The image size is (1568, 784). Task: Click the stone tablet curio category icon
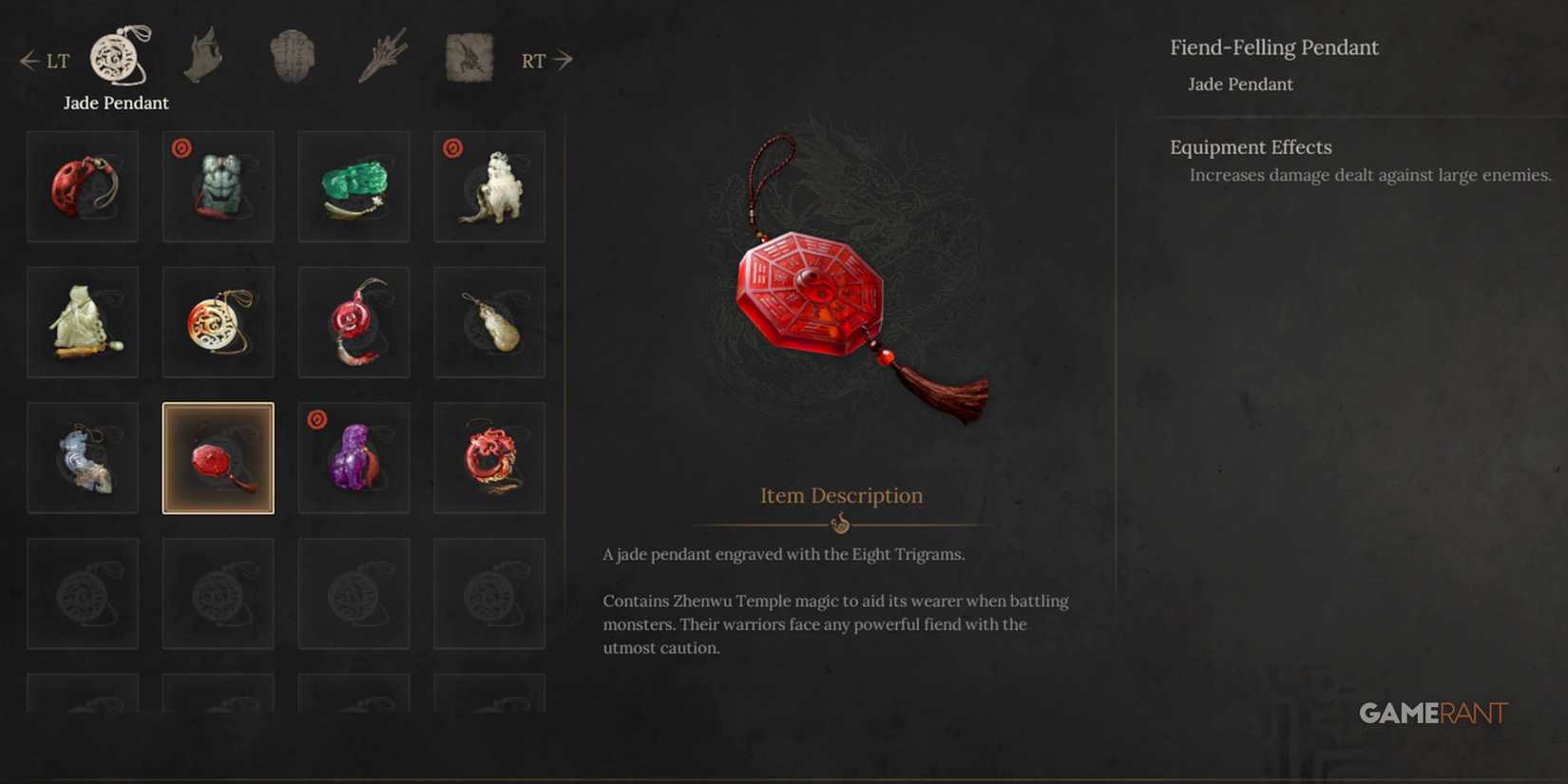(x=292, y=57)
